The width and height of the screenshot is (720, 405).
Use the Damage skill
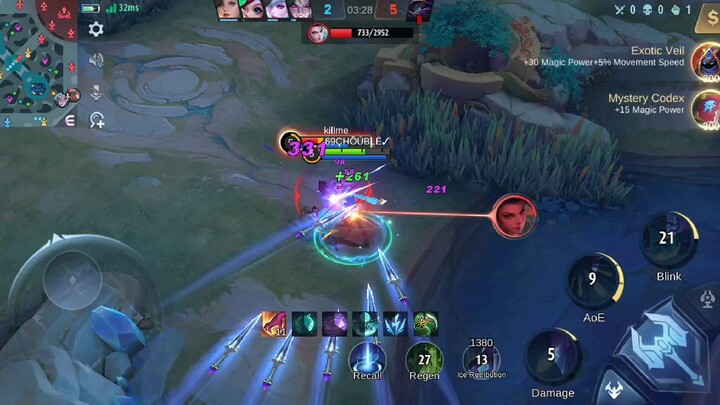point(552,356)
